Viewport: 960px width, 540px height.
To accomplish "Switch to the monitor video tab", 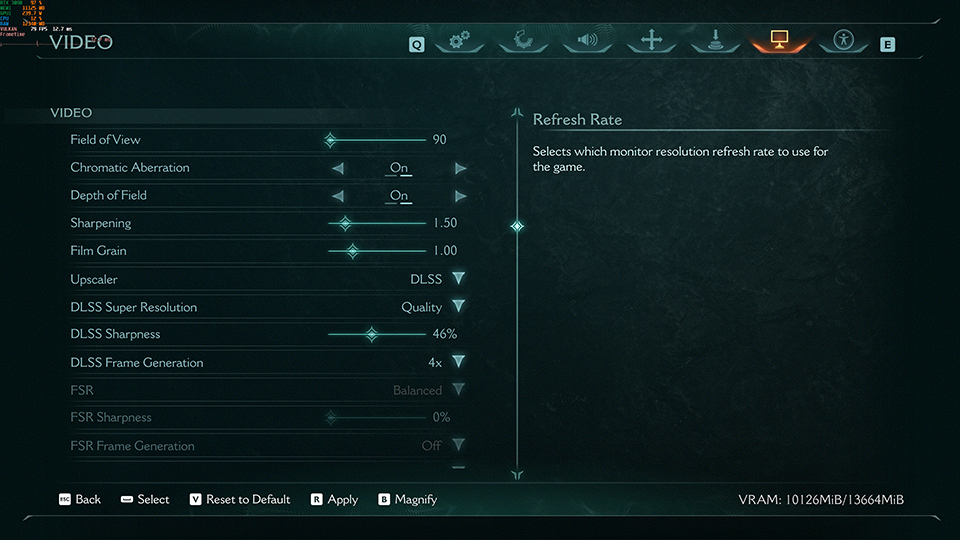I will coord(779,41).
